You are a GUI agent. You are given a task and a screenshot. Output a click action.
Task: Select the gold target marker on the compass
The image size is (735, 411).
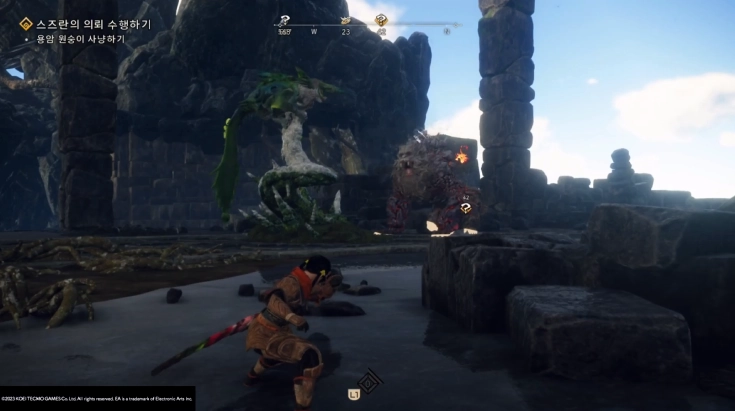[381, 19]
